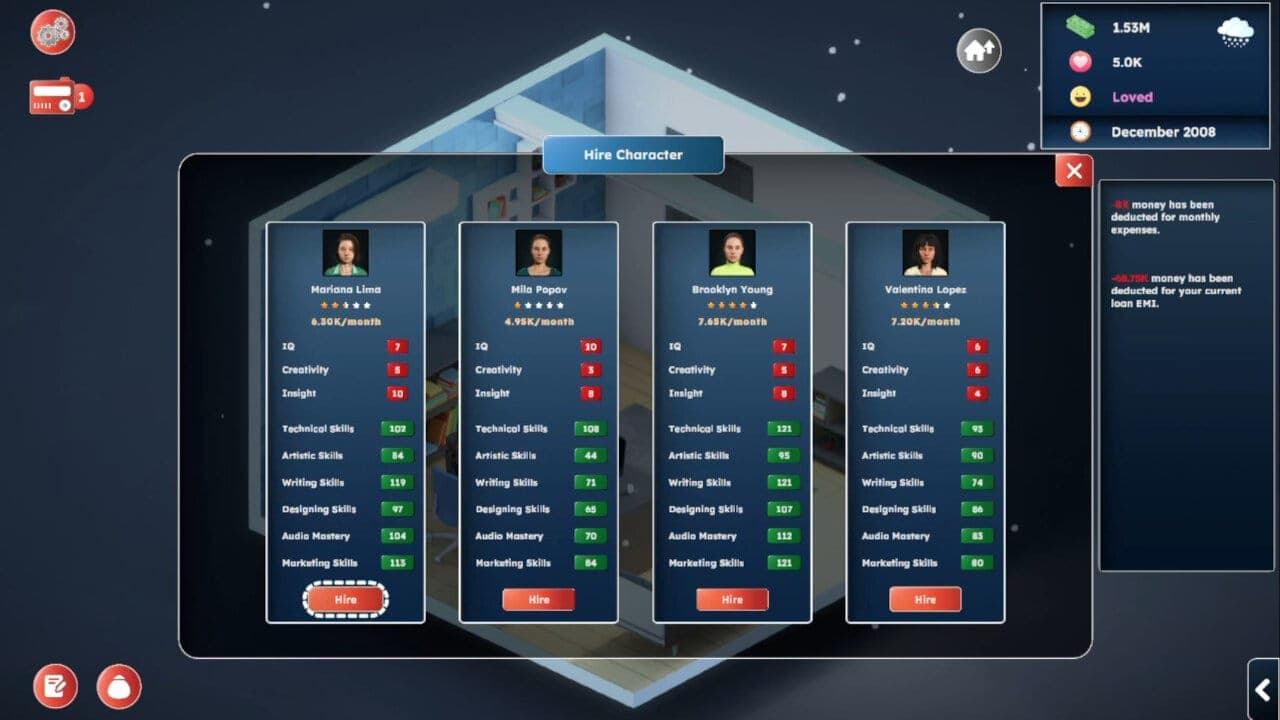Open the radio notifications icon with badge 1
This screenshot has width=1280, height=720.
click(52, 96)
